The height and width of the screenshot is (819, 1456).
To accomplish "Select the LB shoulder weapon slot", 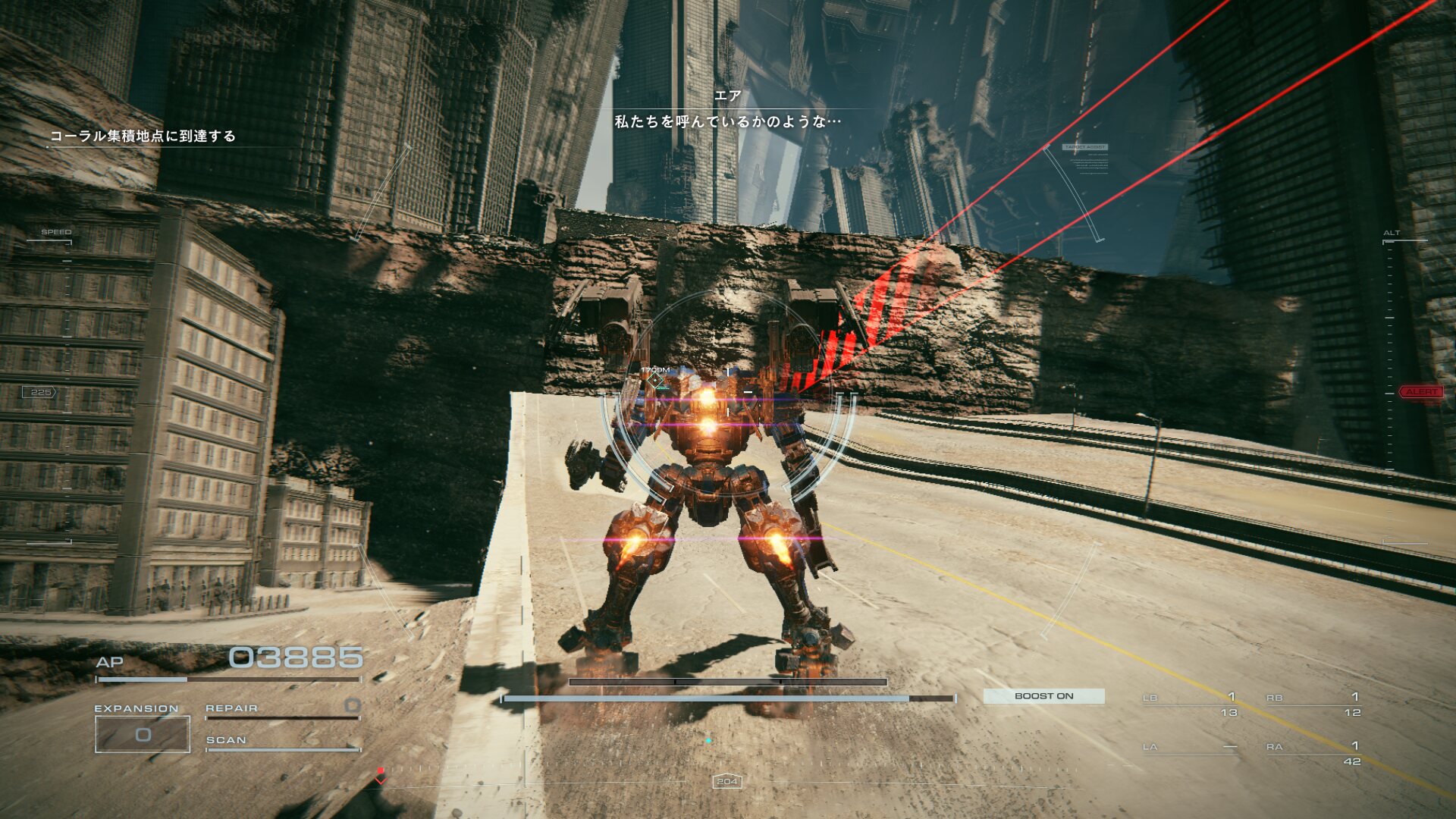I will pos(1191,704).
